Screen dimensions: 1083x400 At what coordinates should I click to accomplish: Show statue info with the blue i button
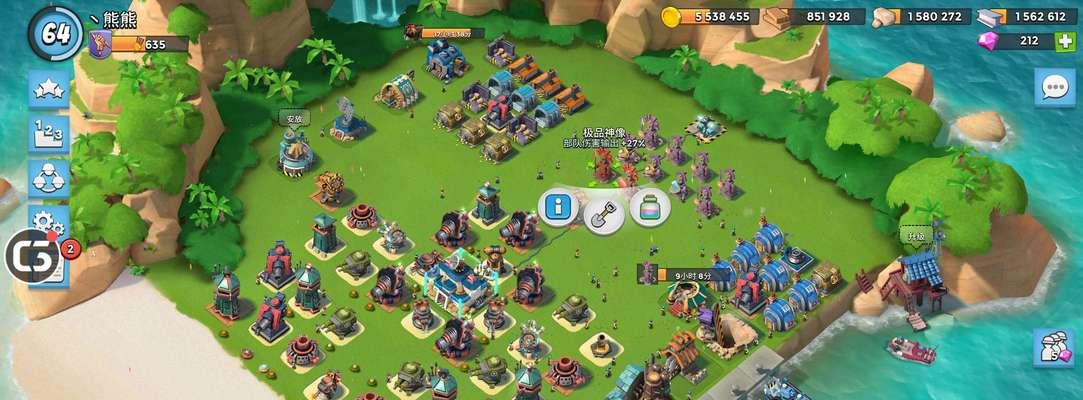[558, 207]
